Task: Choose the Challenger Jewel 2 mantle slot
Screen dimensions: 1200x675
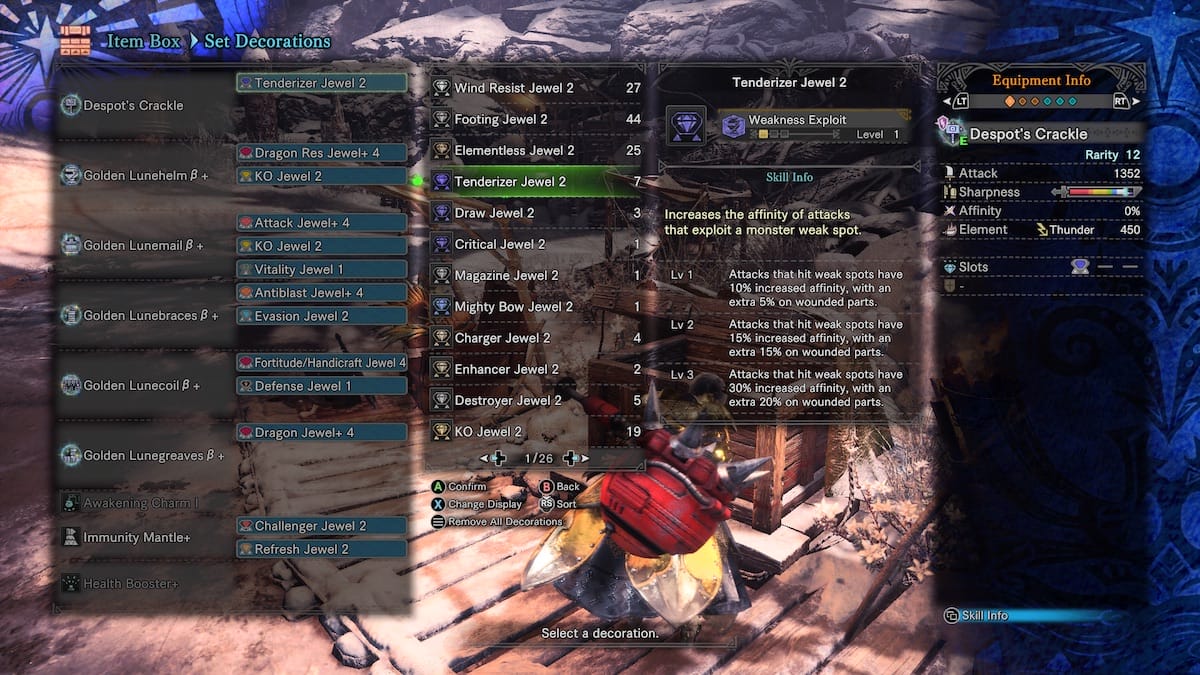Action: pos(322,525)
